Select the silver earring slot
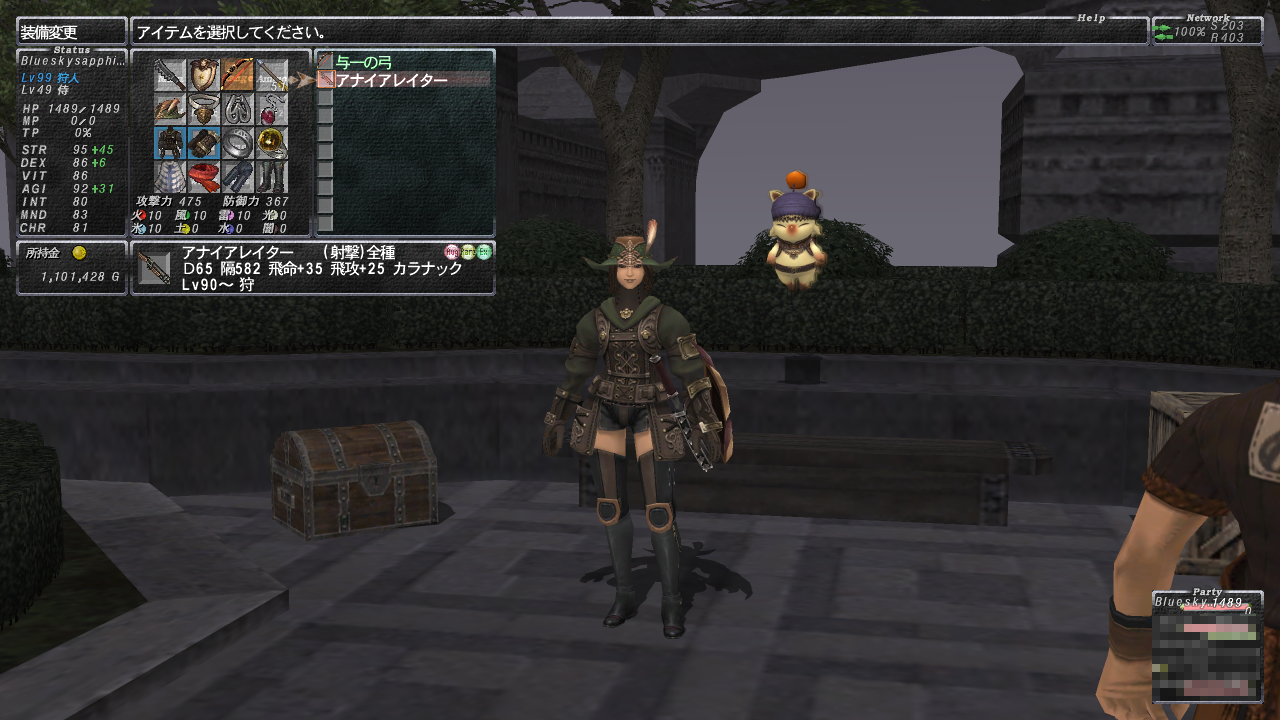 tap(238, 108)
